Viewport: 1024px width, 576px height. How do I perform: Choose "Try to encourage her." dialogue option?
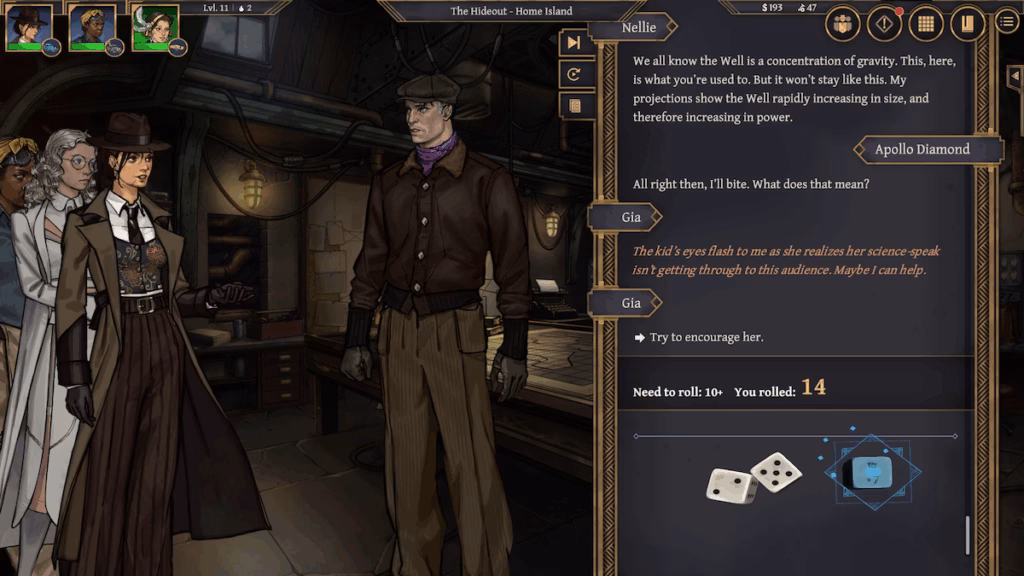point(706,337)
